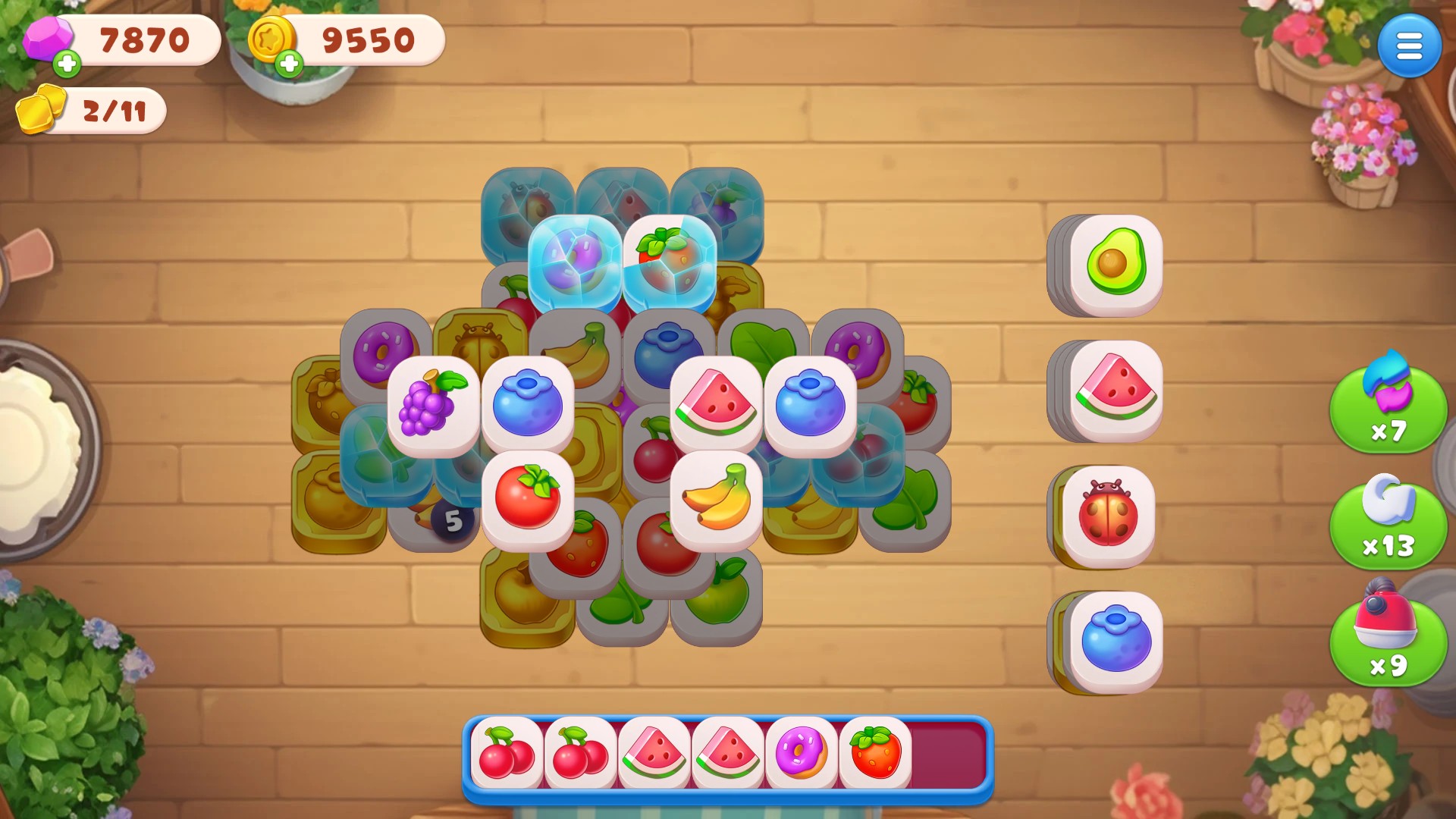Open the hamburger menu in the top right
Screen dimensions: 1456x819
1409,45
